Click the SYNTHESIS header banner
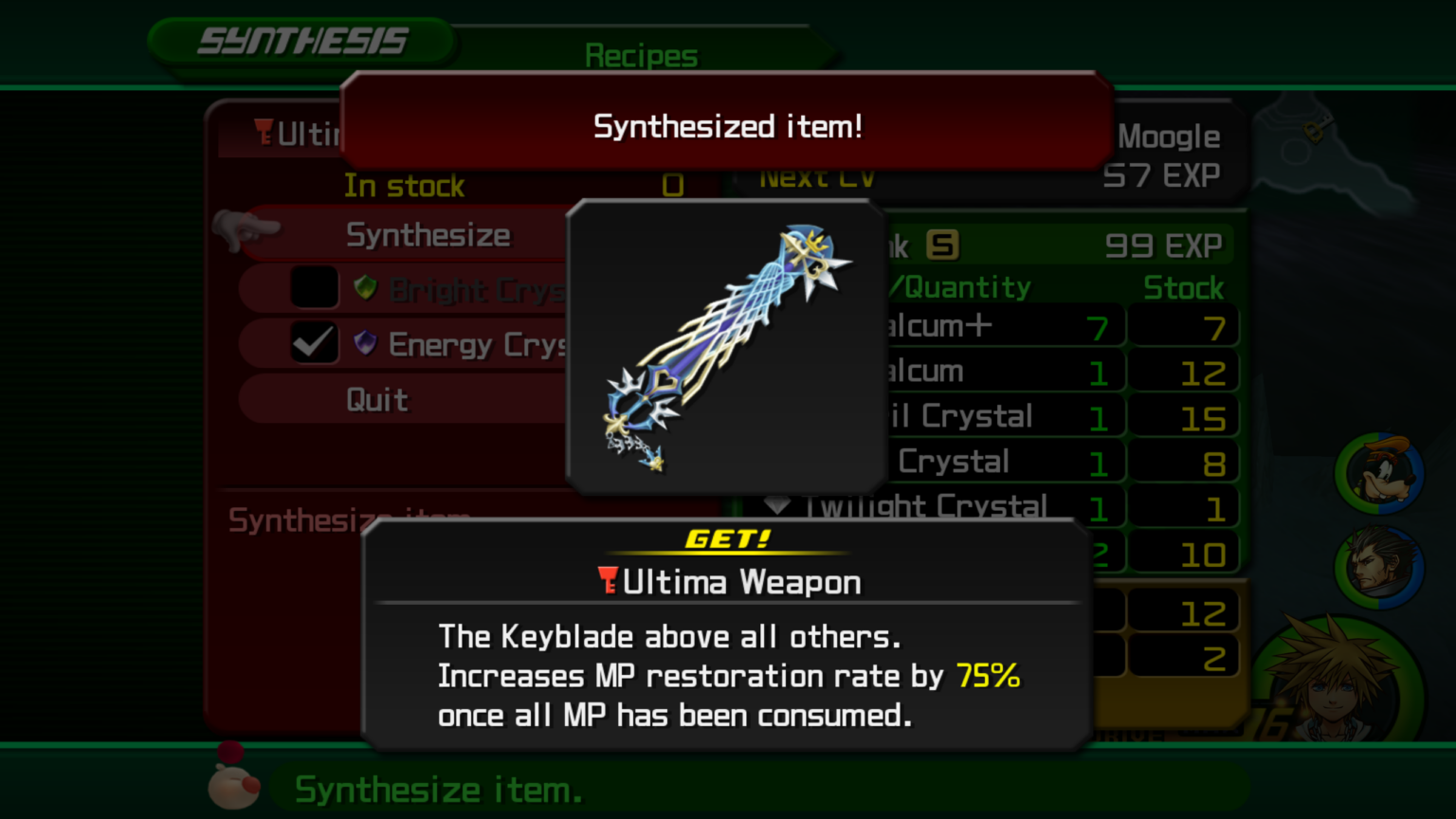 point(301,41)
